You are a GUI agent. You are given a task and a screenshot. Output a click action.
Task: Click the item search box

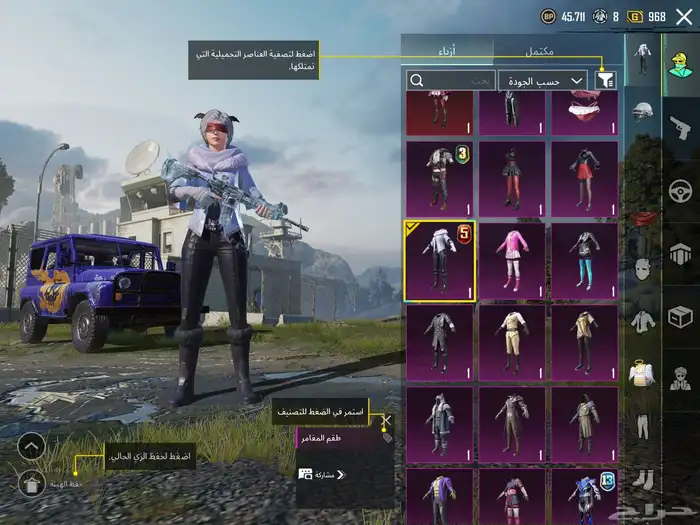(450, 80)
